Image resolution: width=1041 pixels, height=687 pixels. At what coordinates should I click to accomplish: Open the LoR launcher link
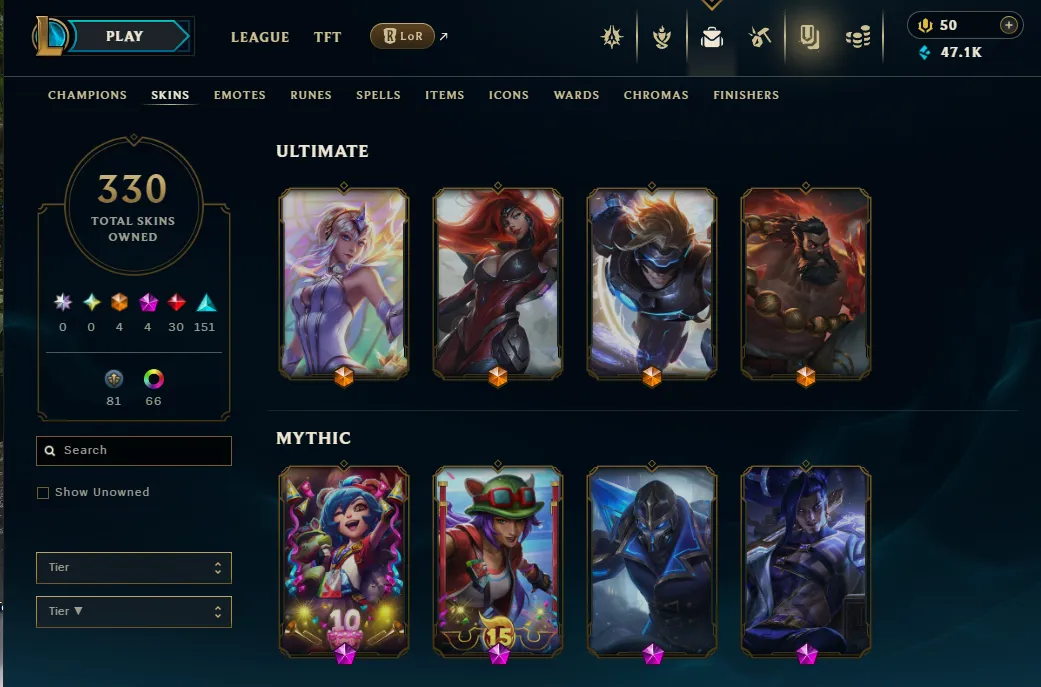(x=402, y=37)
